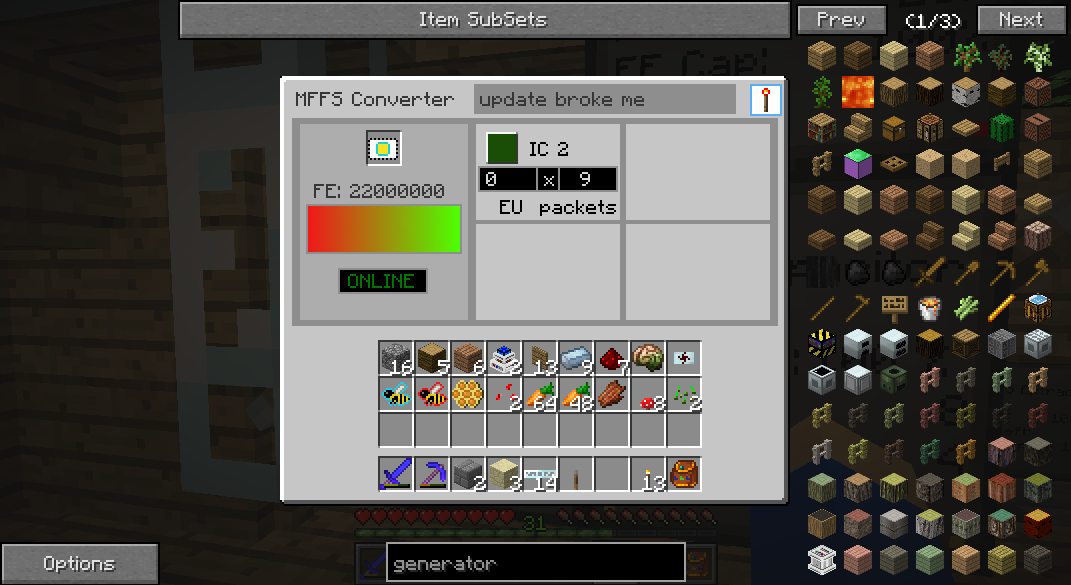Pick up the stack of 16 cobblestone
Image resolution: width=1071 pixels, height=585 pixels.
(x=396, y=358)
